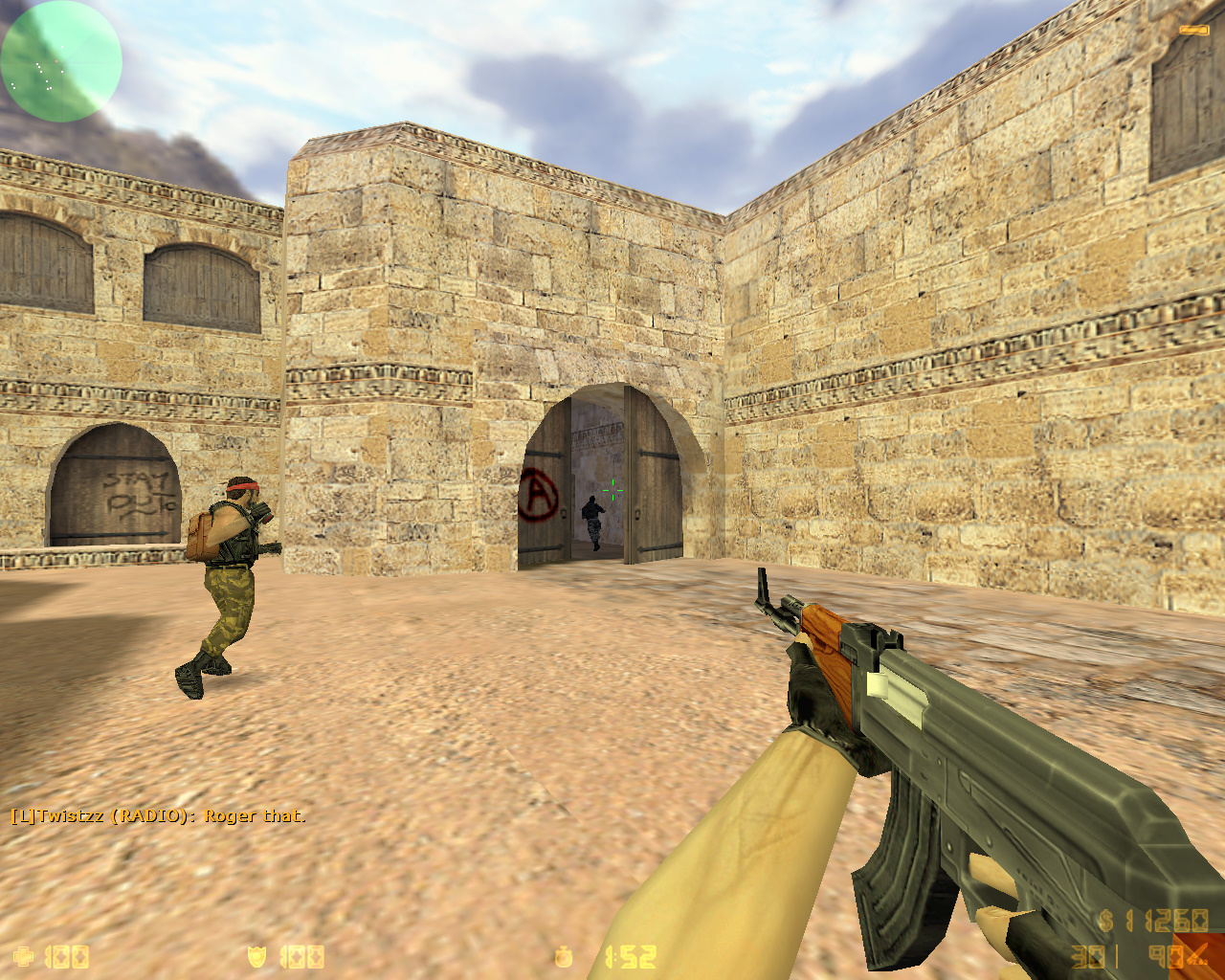The height and width of the screenshot is (980, 1225).
Task: Toggle the anarchy spray graffiti on the door
Action: 539,495
